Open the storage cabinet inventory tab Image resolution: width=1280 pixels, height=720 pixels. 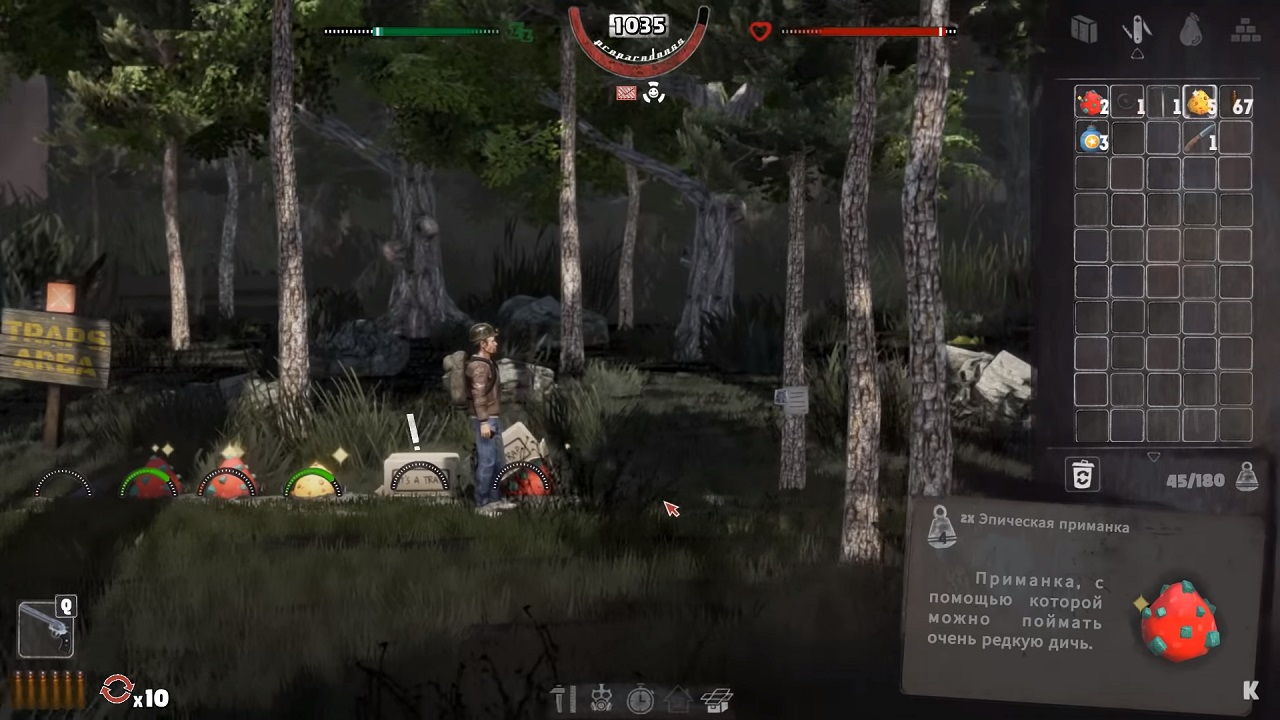1084,30
